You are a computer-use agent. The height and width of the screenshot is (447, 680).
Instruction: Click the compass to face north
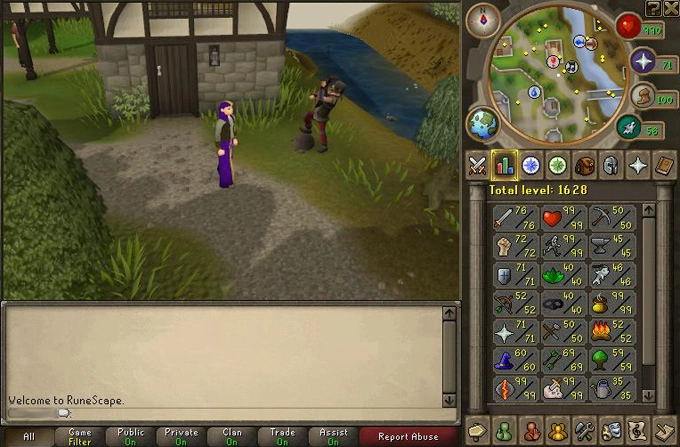click(x=489, y=19)
